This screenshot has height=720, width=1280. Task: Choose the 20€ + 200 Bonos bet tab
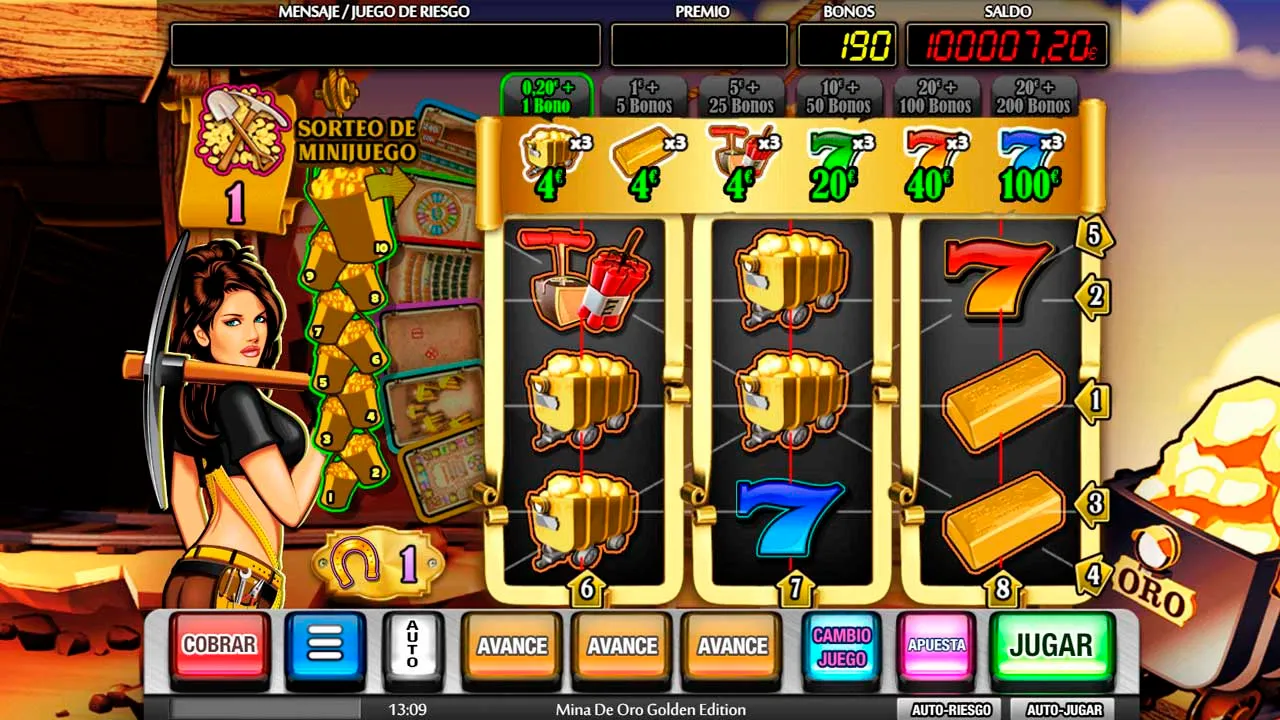[x=1034, y=97]
